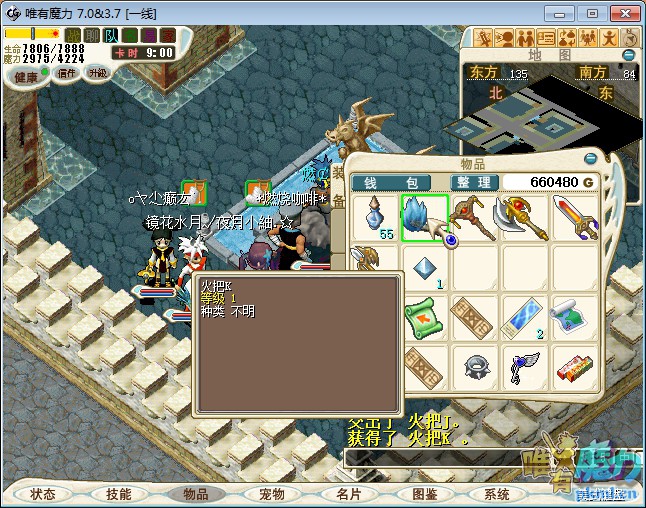
Task: Select the blue flame torch item
Action: pyautogui.click(x=425, y=217)
